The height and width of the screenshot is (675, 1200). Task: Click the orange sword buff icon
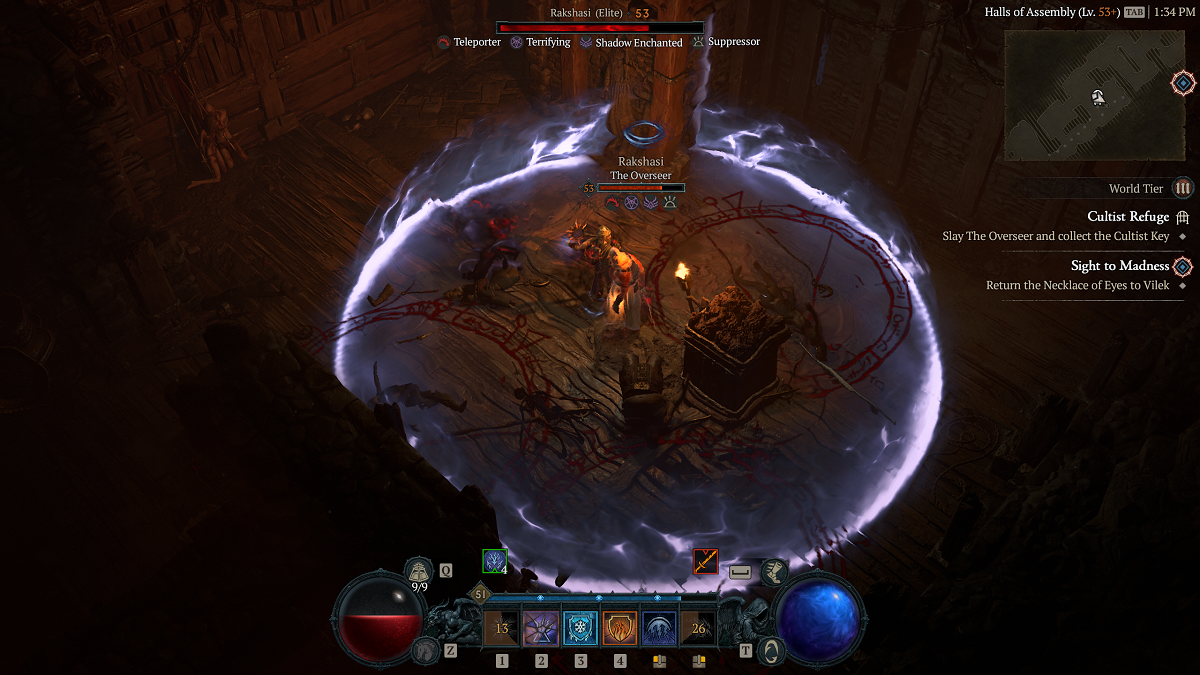click(x=706, y=562)
